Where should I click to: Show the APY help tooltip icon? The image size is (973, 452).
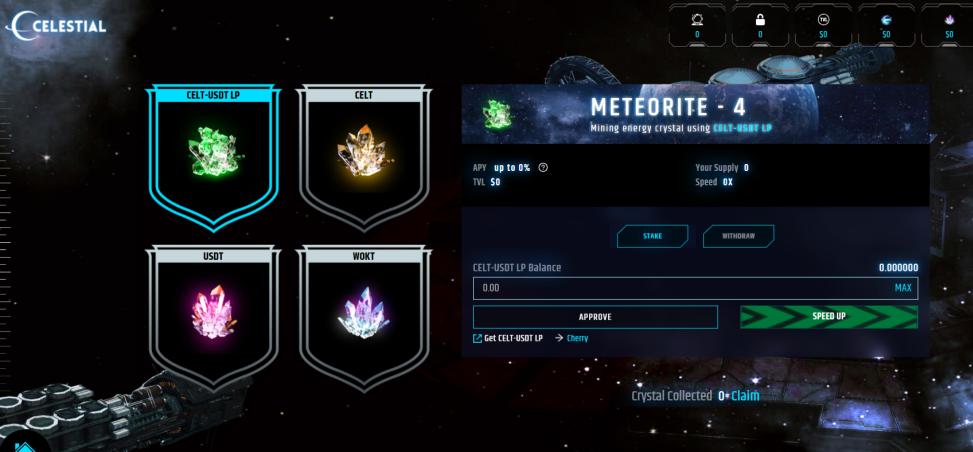(543, 167)
